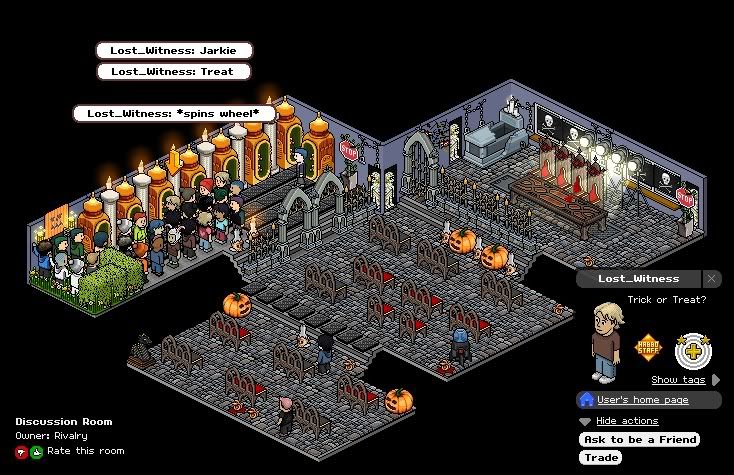Click the "Jarkie" chat bubble
Viewport: 734px width, 475px height.
click(174, 50)
